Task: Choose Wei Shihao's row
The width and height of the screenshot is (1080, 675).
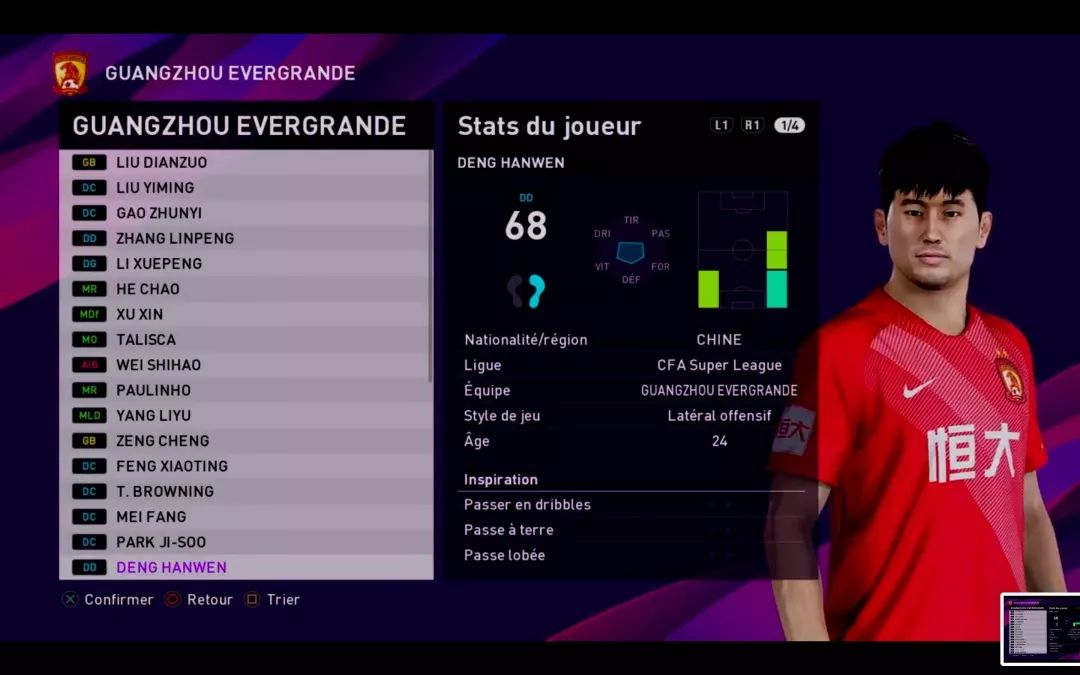Action: click(245, 365)
